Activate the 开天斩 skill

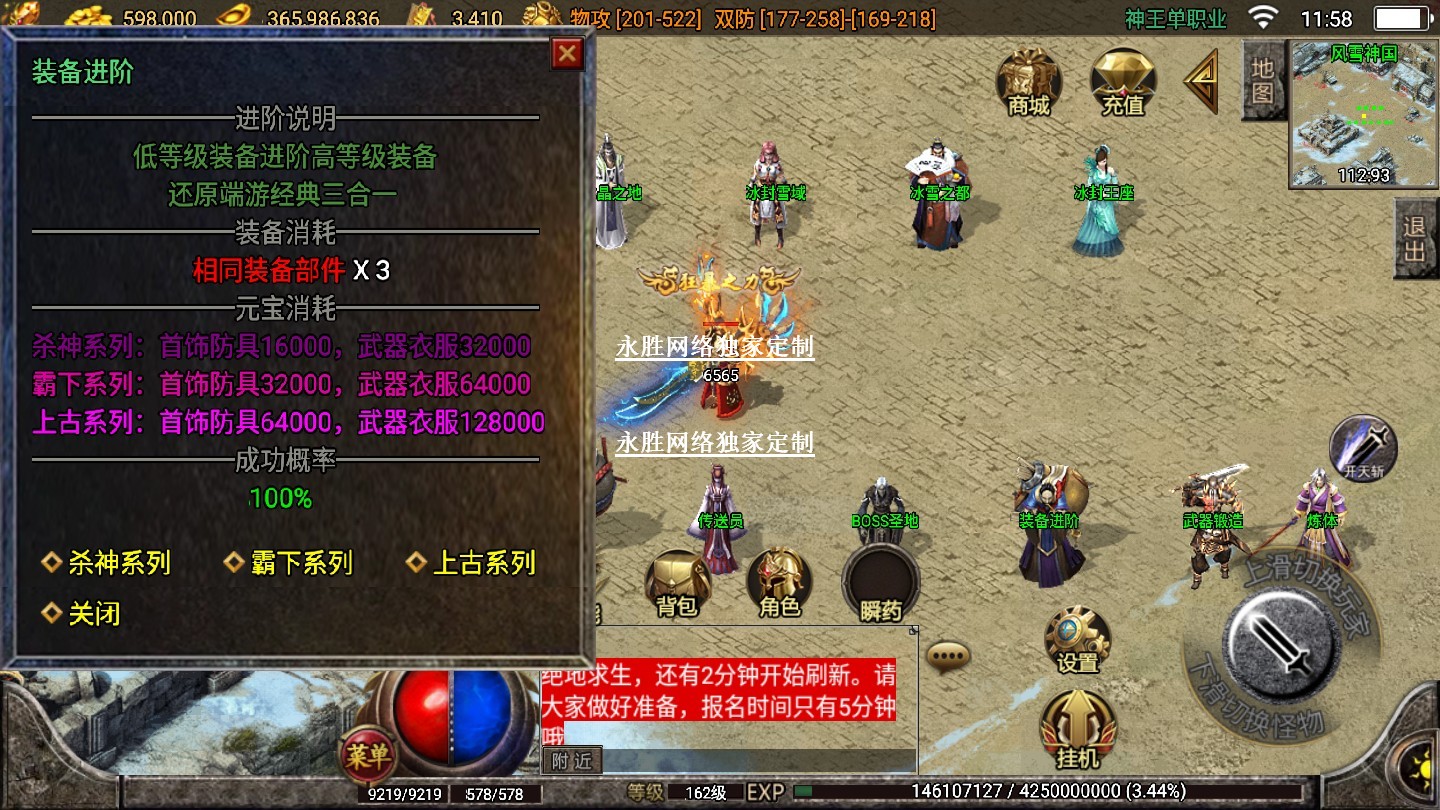pyautogui.click(x=1363, y=448)
